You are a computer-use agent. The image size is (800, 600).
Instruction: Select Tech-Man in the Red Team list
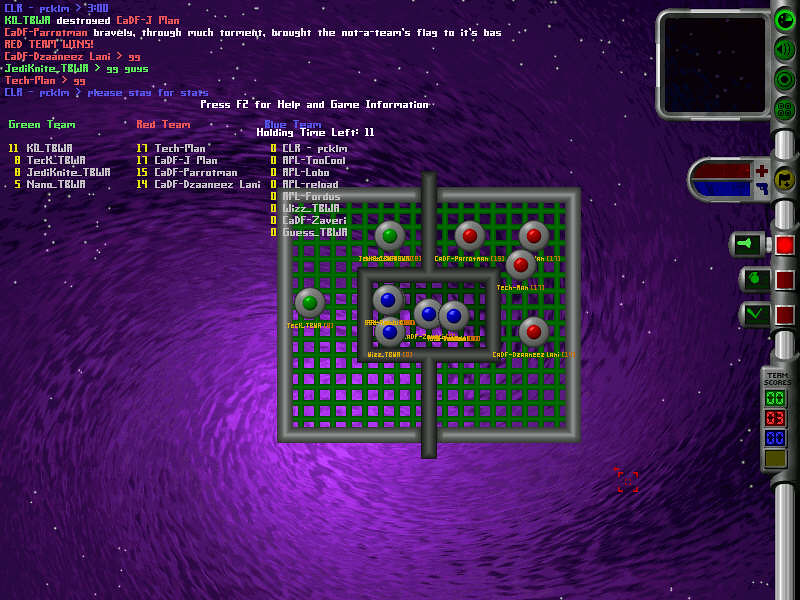pyautogui.click(x=180, y=148)
